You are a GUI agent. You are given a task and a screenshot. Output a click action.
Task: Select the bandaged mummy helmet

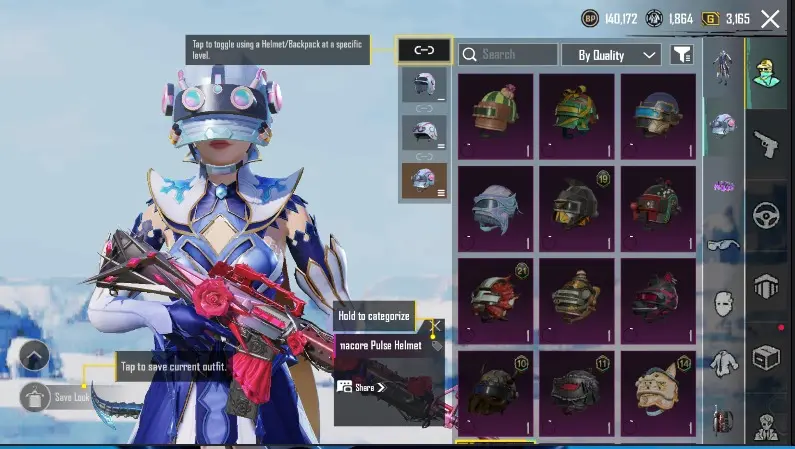(495, 208)
